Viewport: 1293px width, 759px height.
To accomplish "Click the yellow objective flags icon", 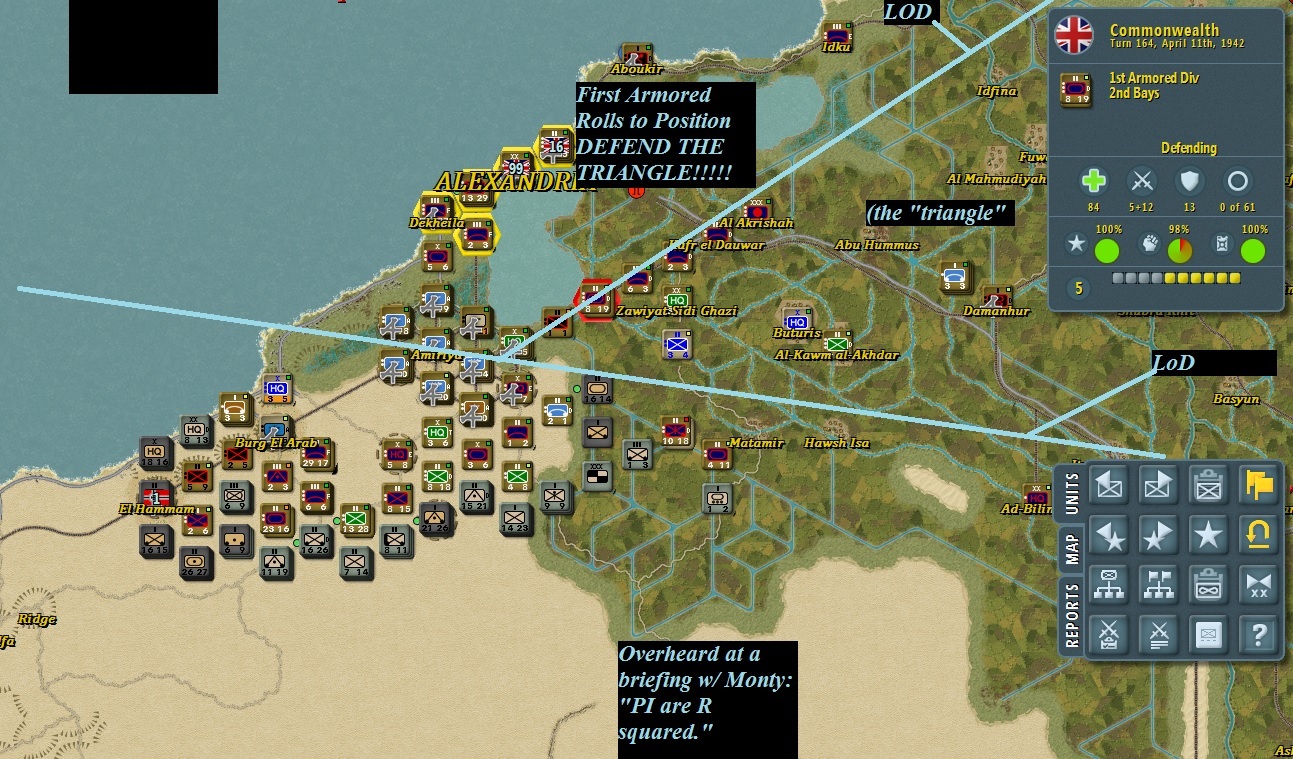I will 1258,484.
